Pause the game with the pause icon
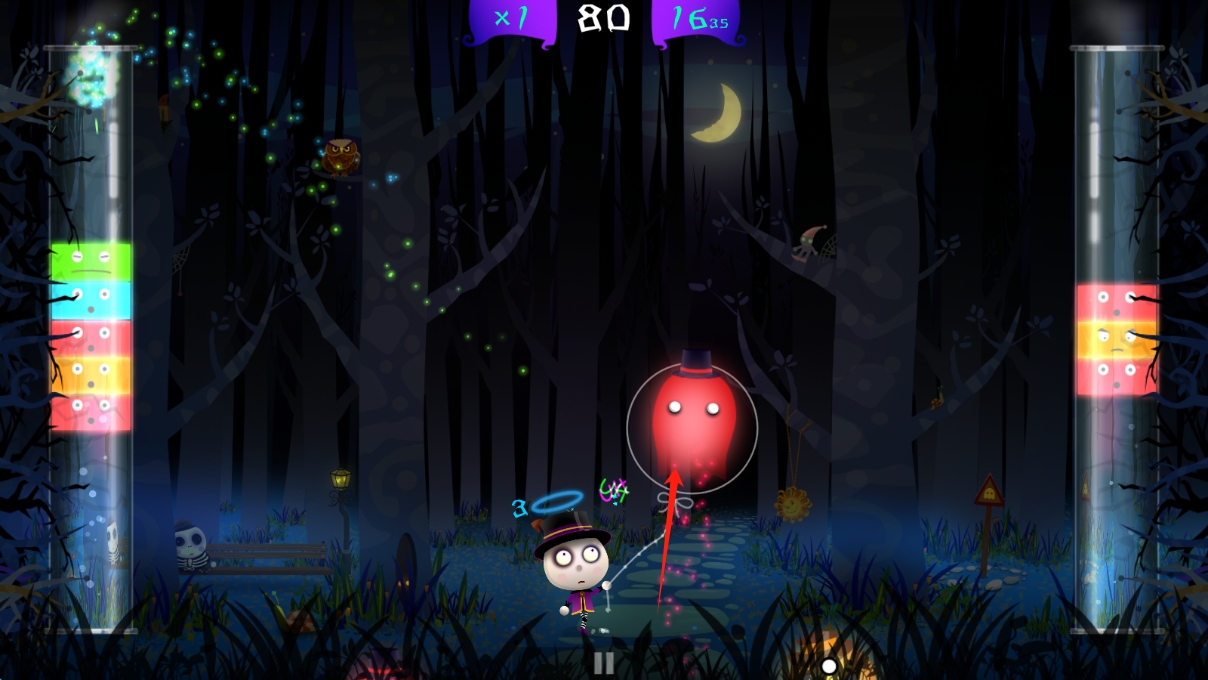This screenshot has height=680, width=1208. pyautogui.click(x=604, y=662)
